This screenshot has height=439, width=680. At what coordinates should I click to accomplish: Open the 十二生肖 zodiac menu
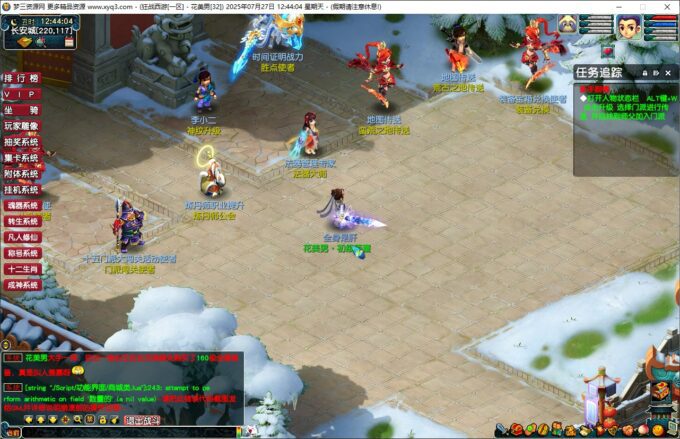[x=20, y=269]
